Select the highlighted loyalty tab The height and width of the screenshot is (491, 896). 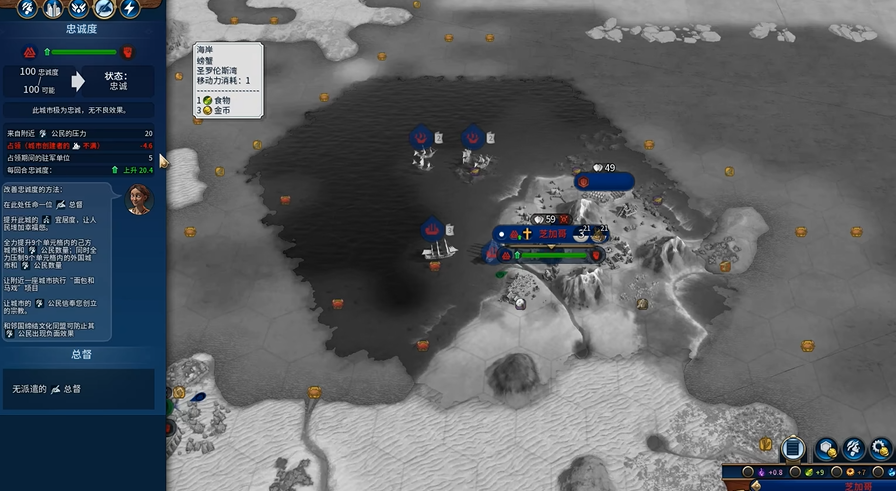[103, 9]
